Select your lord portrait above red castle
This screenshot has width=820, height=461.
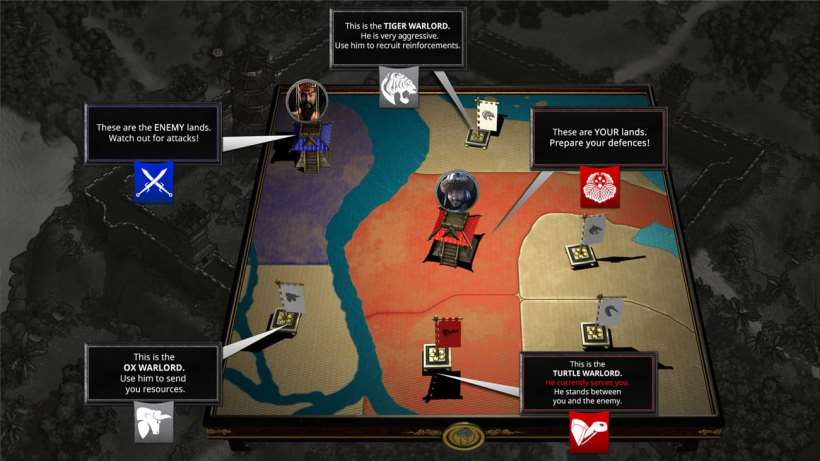457,191
